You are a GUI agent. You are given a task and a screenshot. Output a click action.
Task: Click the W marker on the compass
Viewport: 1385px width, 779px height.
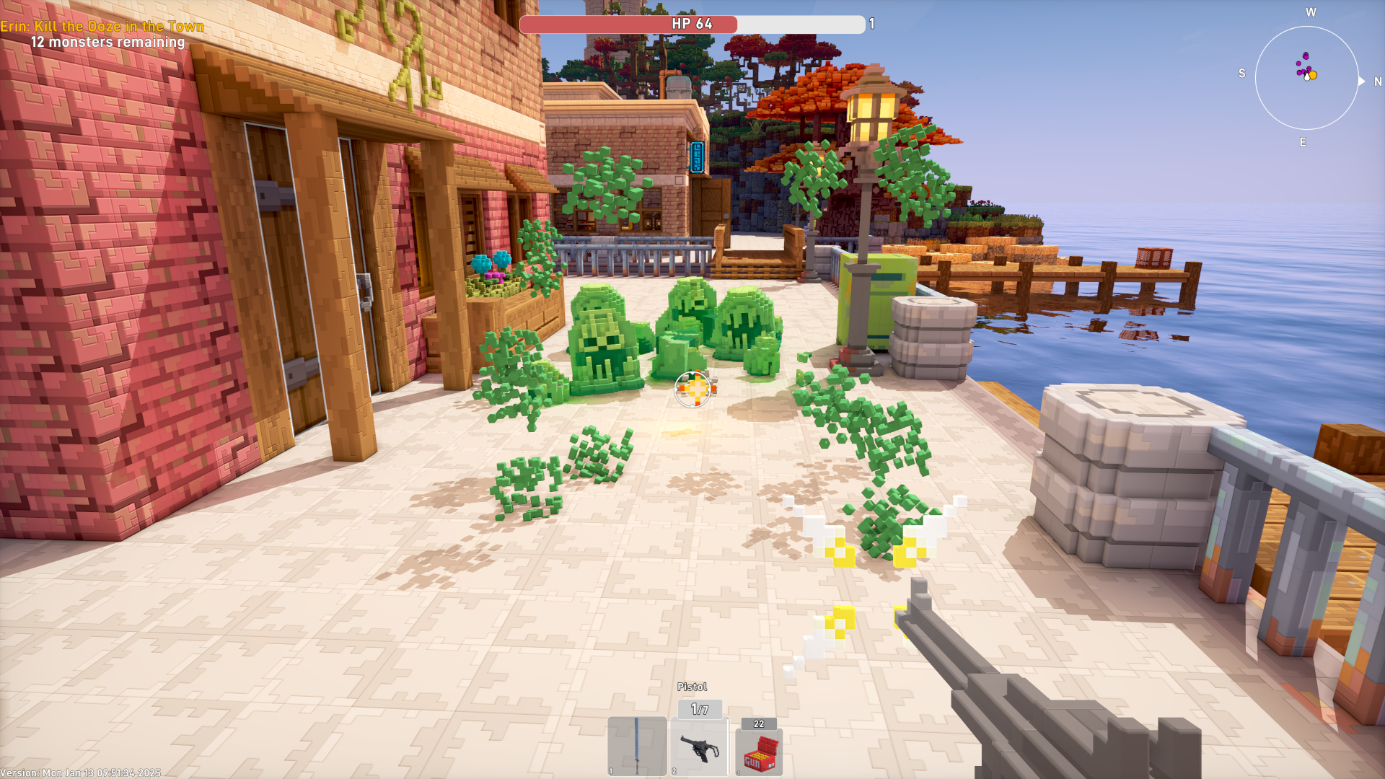1311,14
